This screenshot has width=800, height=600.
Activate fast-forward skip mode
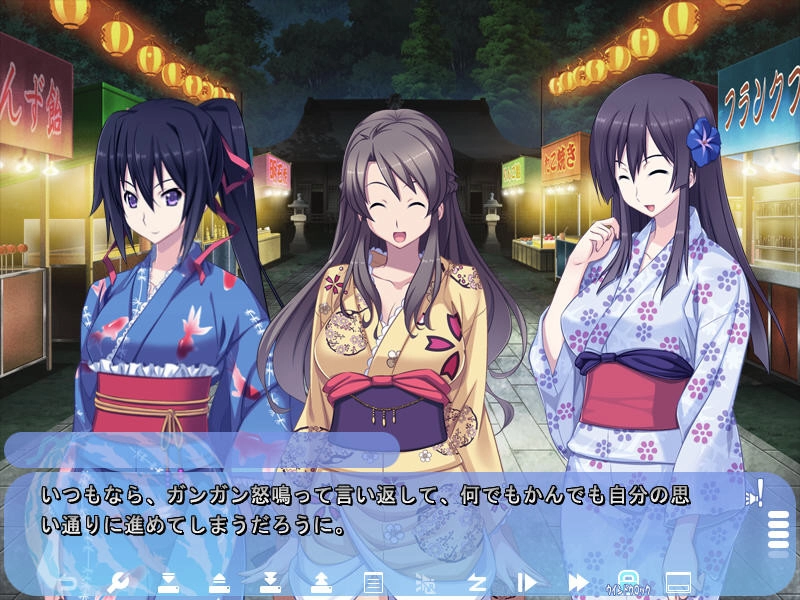[x=578, y=582]
